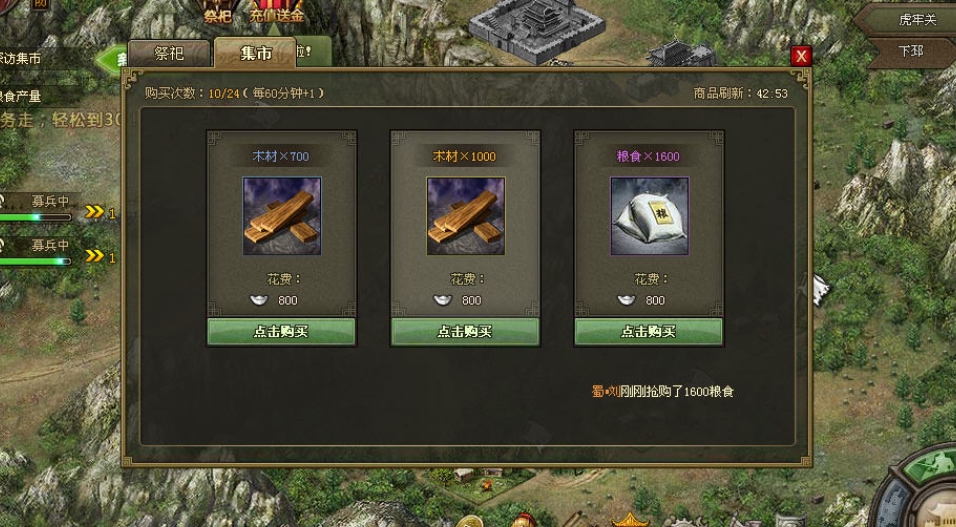
Task: Switch to the 祭祀 tab
Action: coord(169,53)
